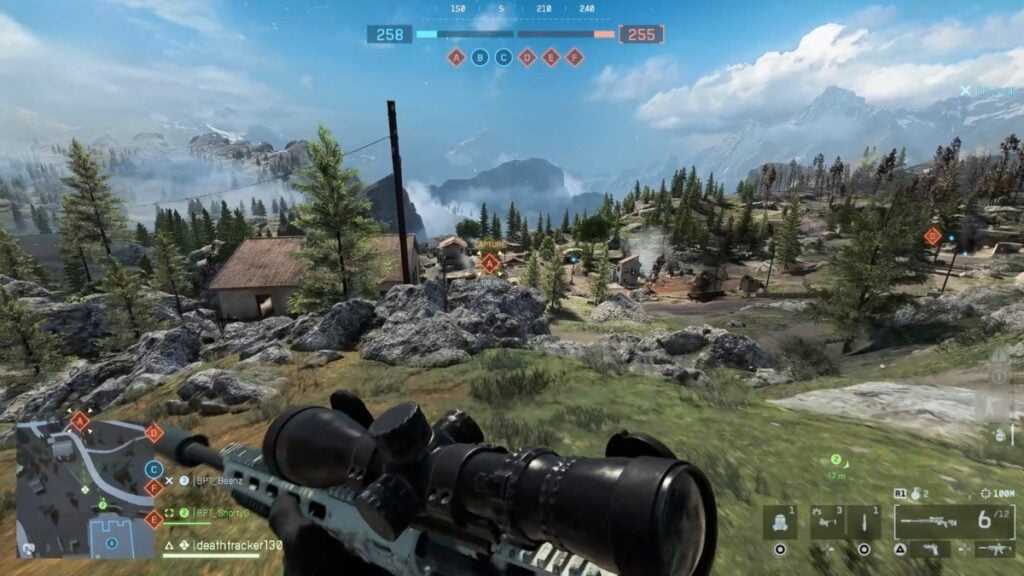Select the helmet-shaped gadget slot
This screenshot has width=1024, height=576.
(x=780, y=521)
